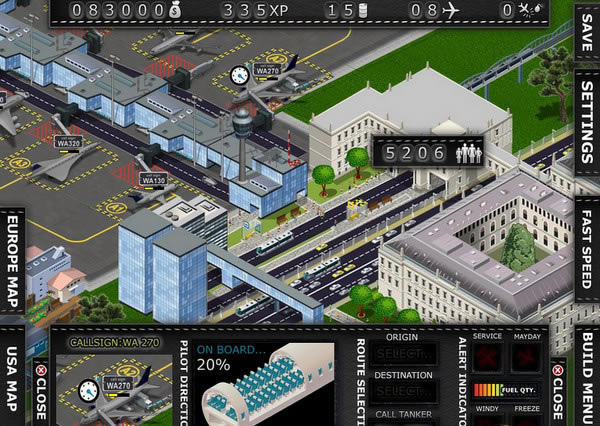Select the WA130 plane label

click(x=154, y=181)
